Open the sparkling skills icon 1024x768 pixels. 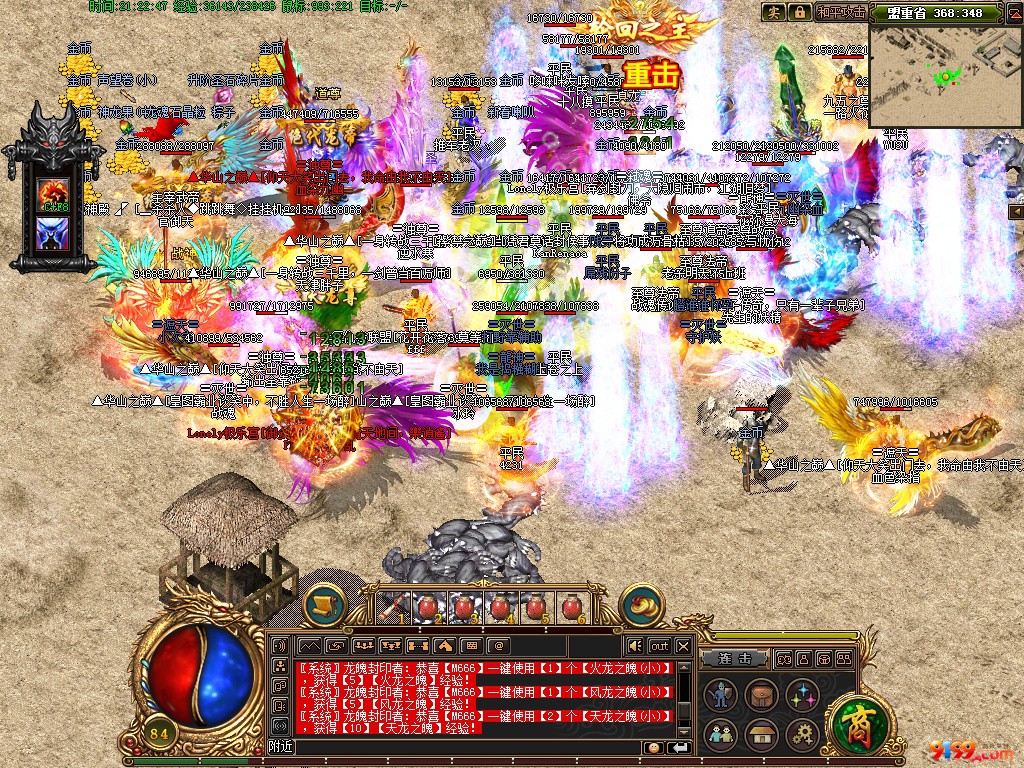pyautogui.click(x=800, y=695)
